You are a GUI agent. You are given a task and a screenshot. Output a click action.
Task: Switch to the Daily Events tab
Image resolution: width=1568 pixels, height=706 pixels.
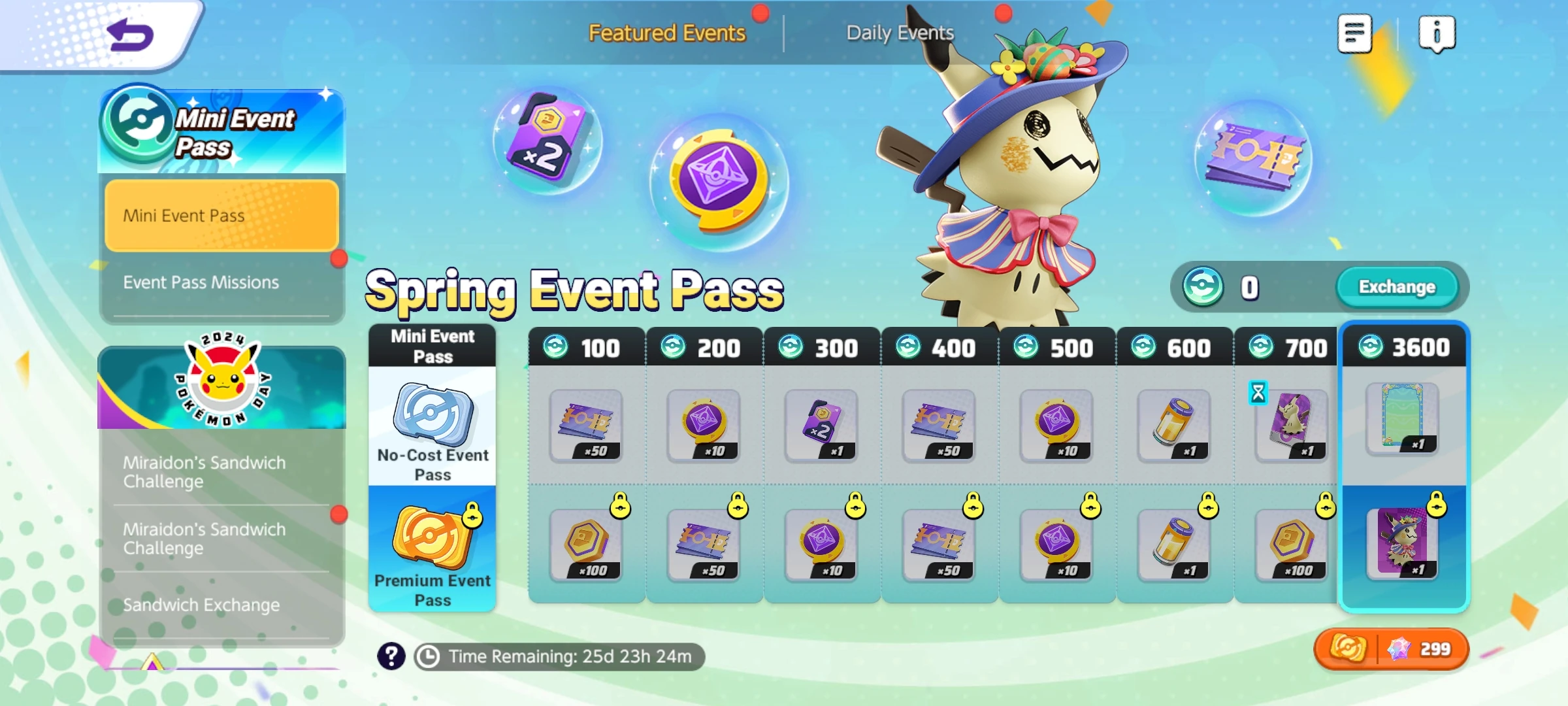coord(900,33)
